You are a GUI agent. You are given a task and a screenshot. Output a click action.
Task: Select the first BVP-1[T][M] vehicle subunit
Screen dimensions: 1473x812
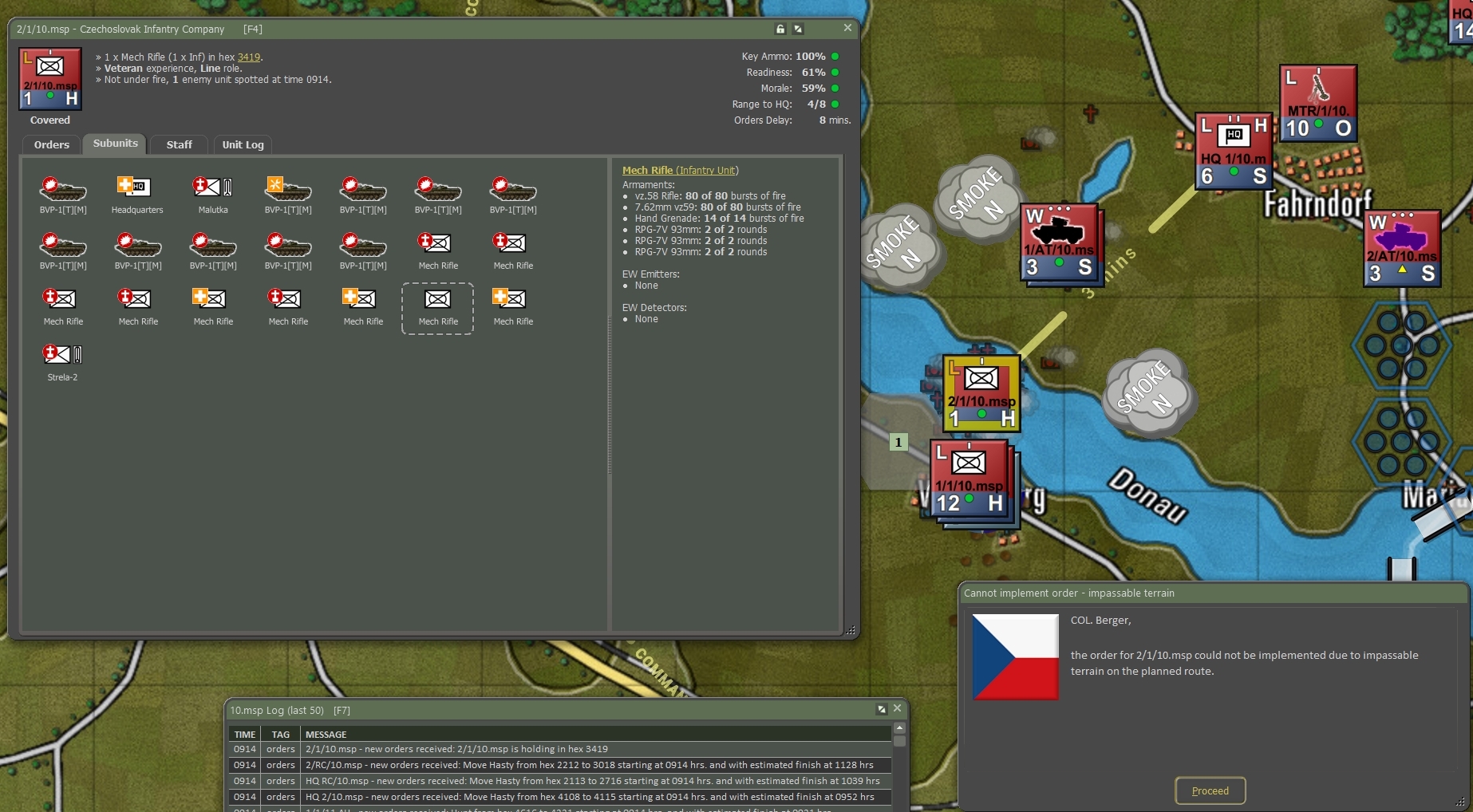coord(62,189)
